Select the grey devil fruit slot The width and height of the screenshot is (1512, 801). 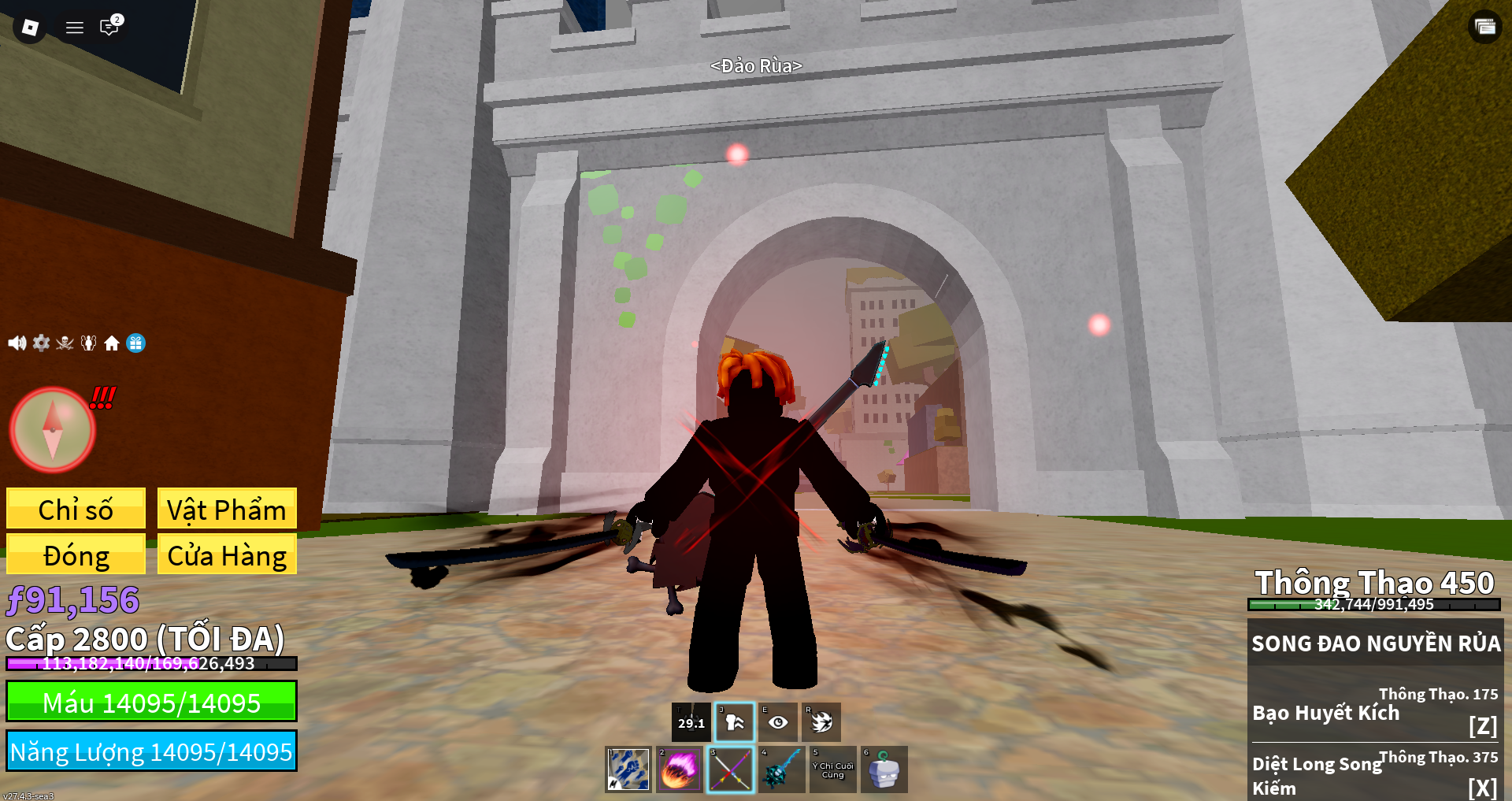point(884,769)
